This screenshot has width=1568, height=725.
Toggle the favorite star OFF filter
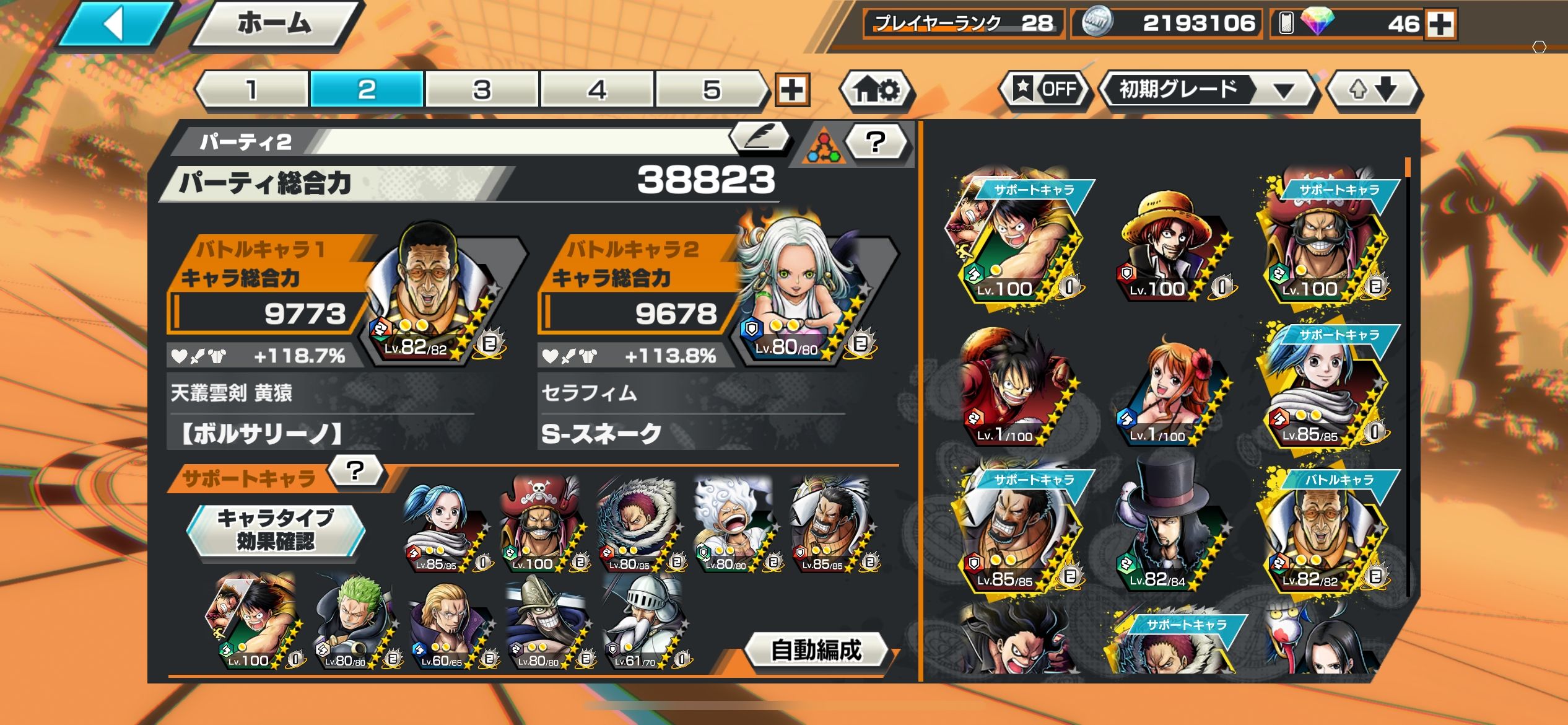pos(1046,90)
